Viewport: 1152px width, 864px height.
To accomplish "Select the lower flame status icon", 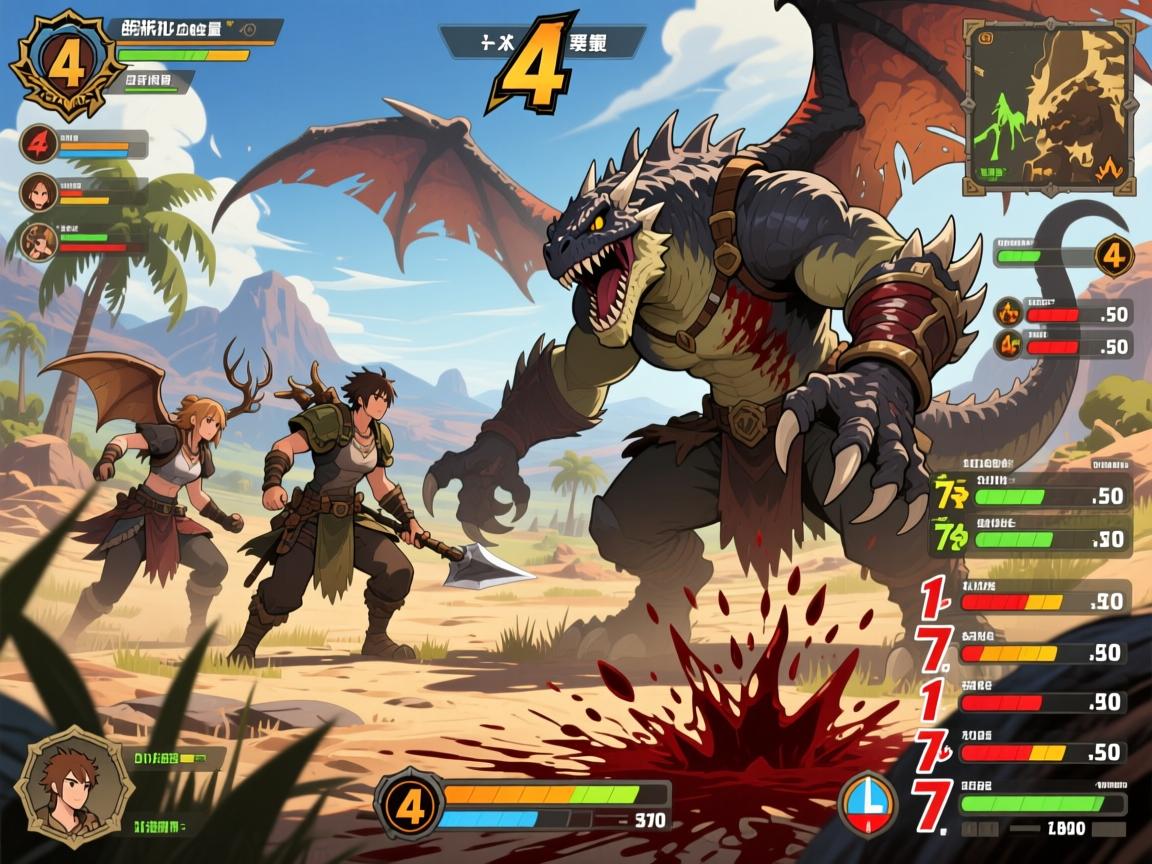I will tap(1009, 346).
